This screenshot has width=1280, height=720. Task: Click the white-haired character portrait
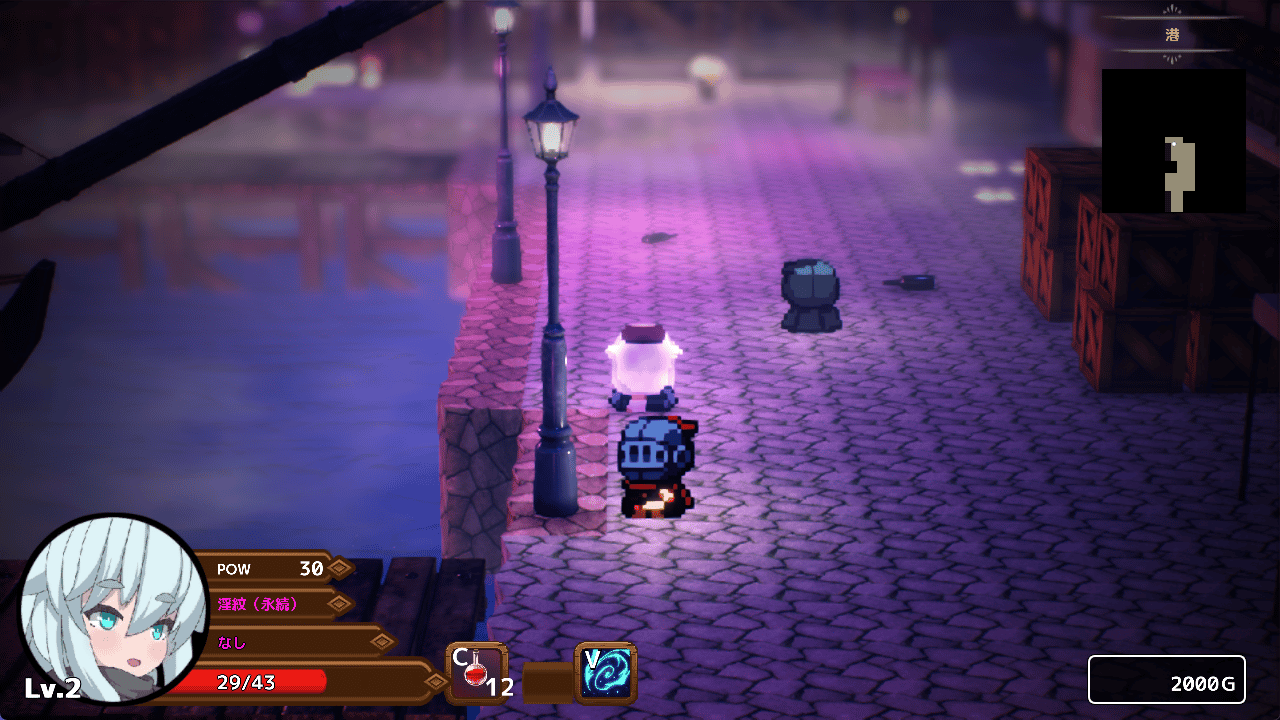tap(113, 610)
